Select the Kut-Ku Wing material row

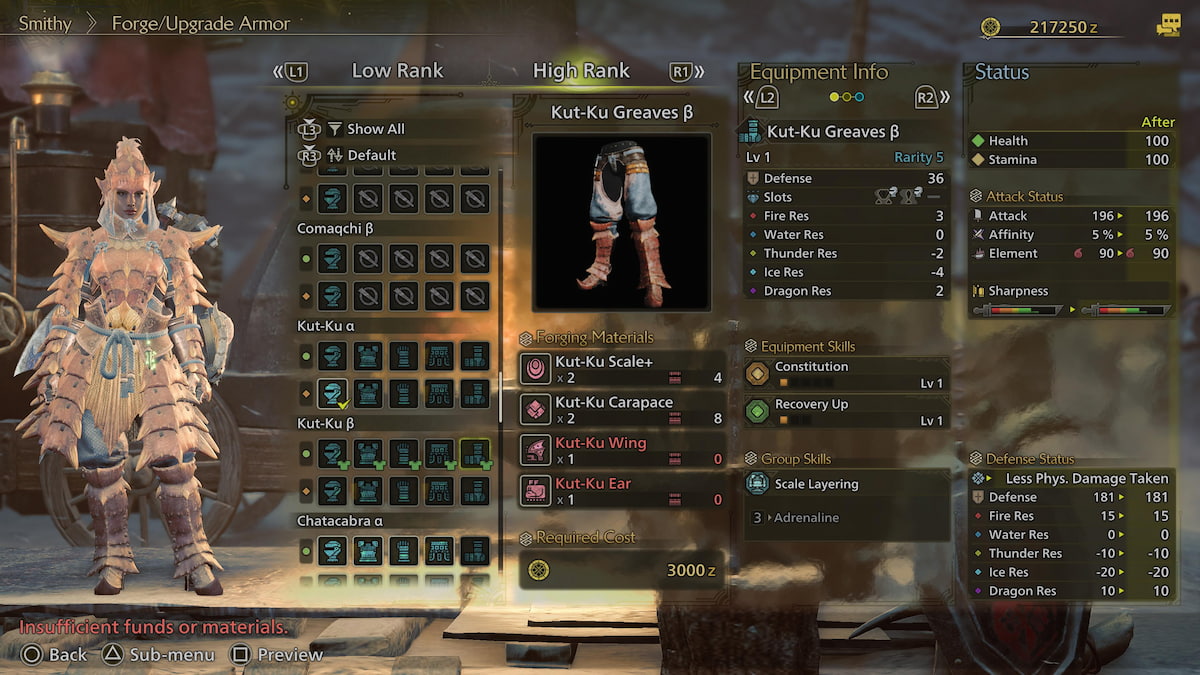coord(621,450)
